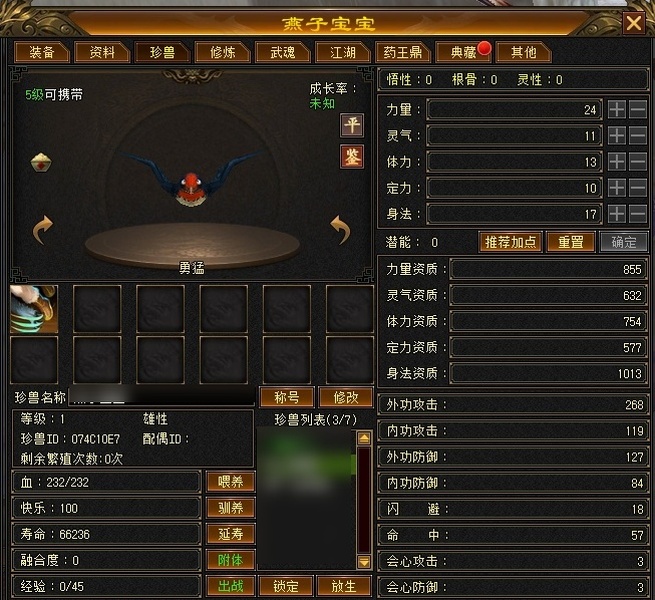The image size is (655, 600).
Task: Feed the pet with 喂养
Action: (230, 482)
